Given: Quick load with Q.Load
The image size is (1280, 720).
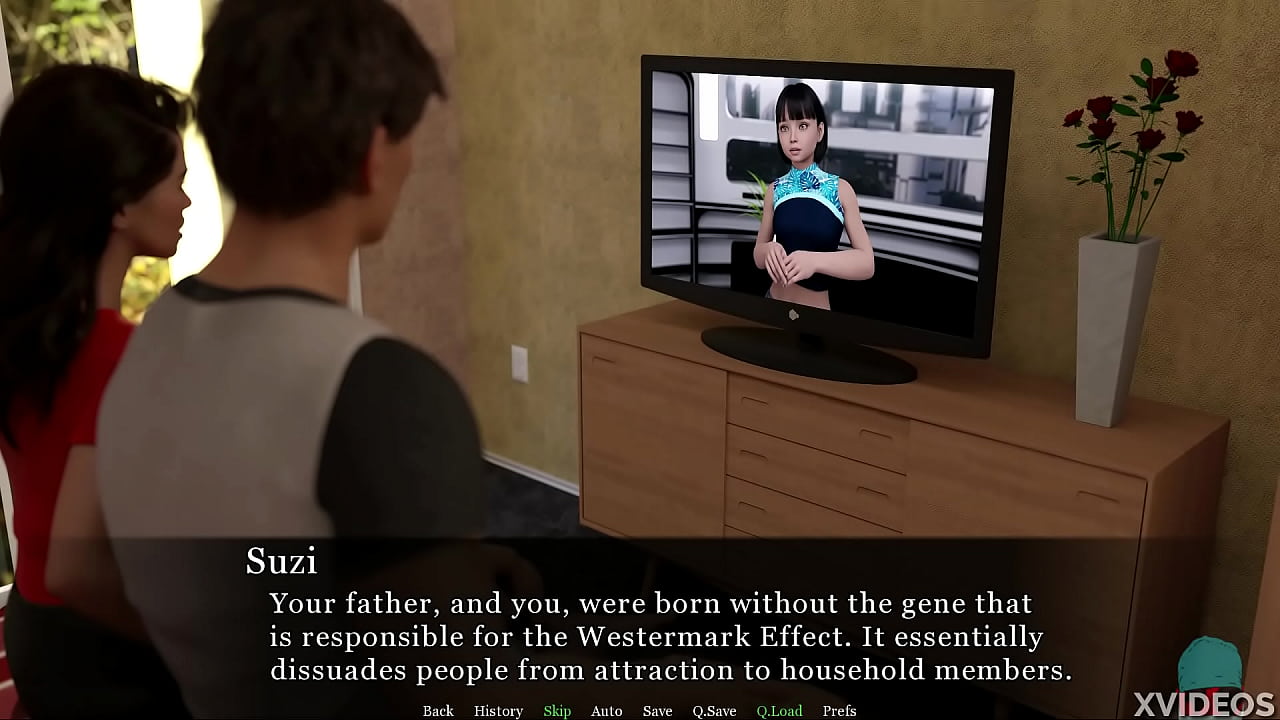Looking at the screenshot, I should tap(779, 711).
